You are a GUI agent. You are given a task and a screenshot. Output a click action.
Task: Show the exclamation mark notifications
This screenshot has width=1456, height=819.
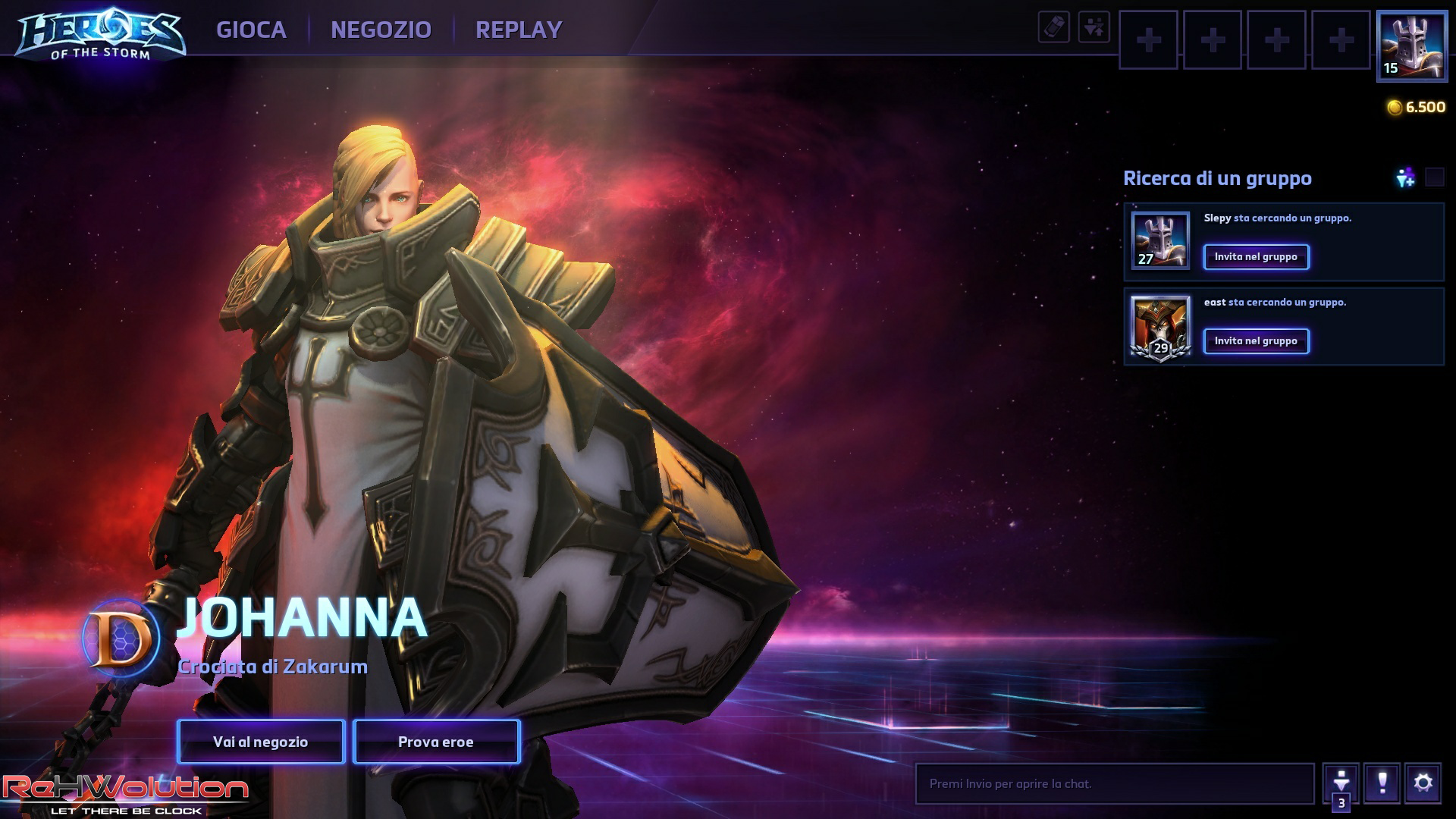click(x=1382, y=783)
